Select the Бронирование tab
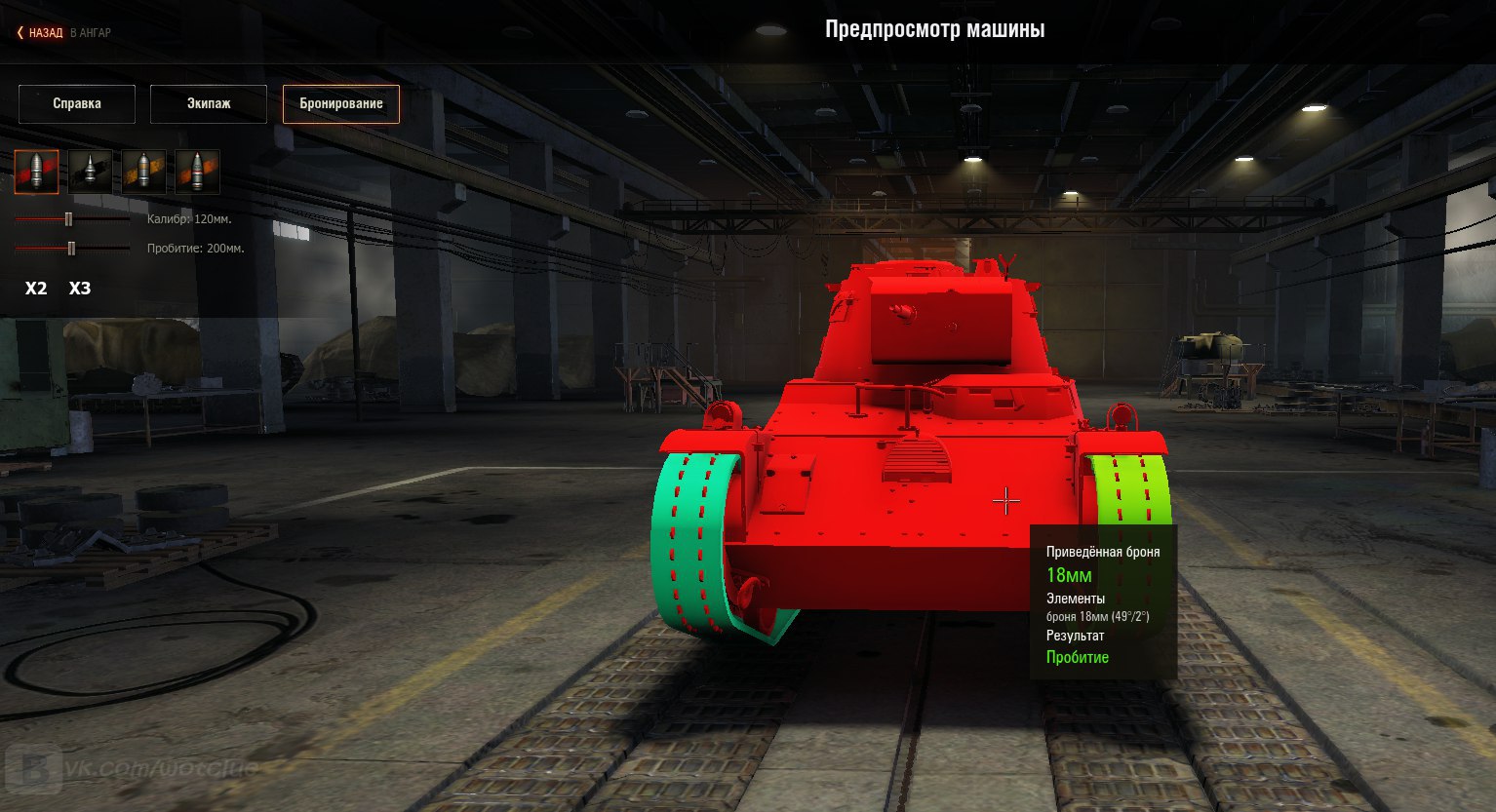This screenshot has width=1496, height=812. tap(341, 103)
